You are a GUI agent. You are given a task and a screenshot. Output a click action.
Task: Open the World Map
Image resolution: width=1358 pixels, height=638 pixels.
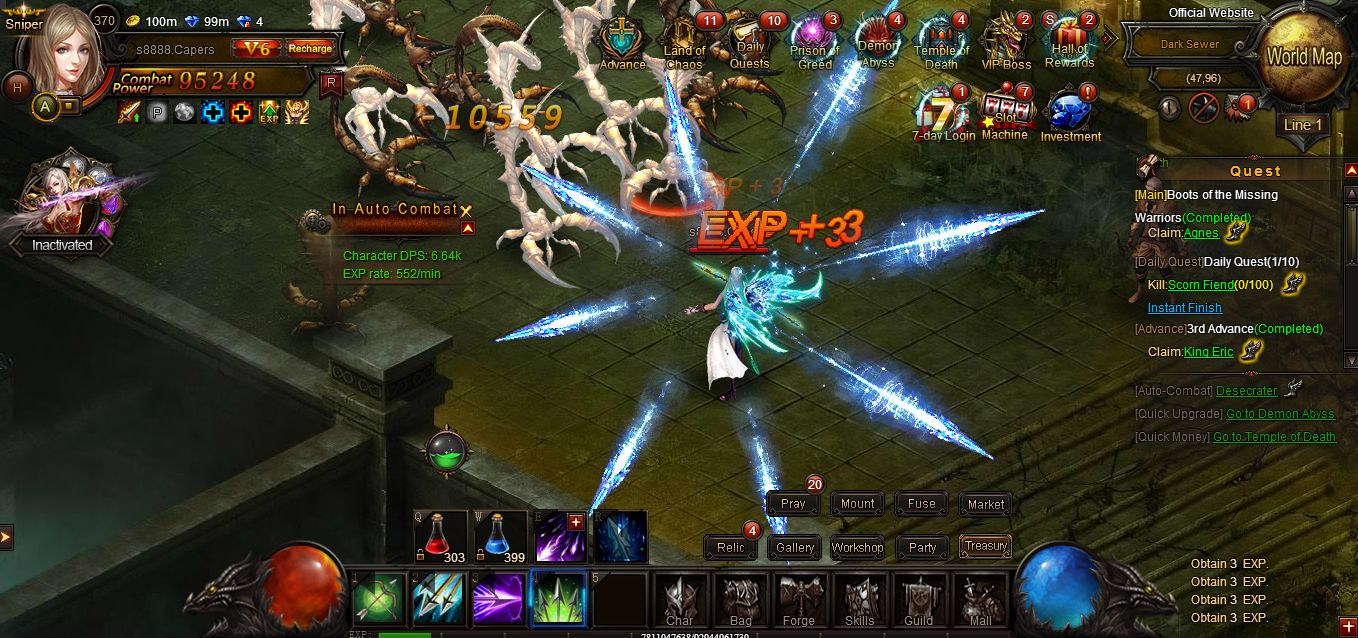pyautogui.click(x=1303, y=57)
